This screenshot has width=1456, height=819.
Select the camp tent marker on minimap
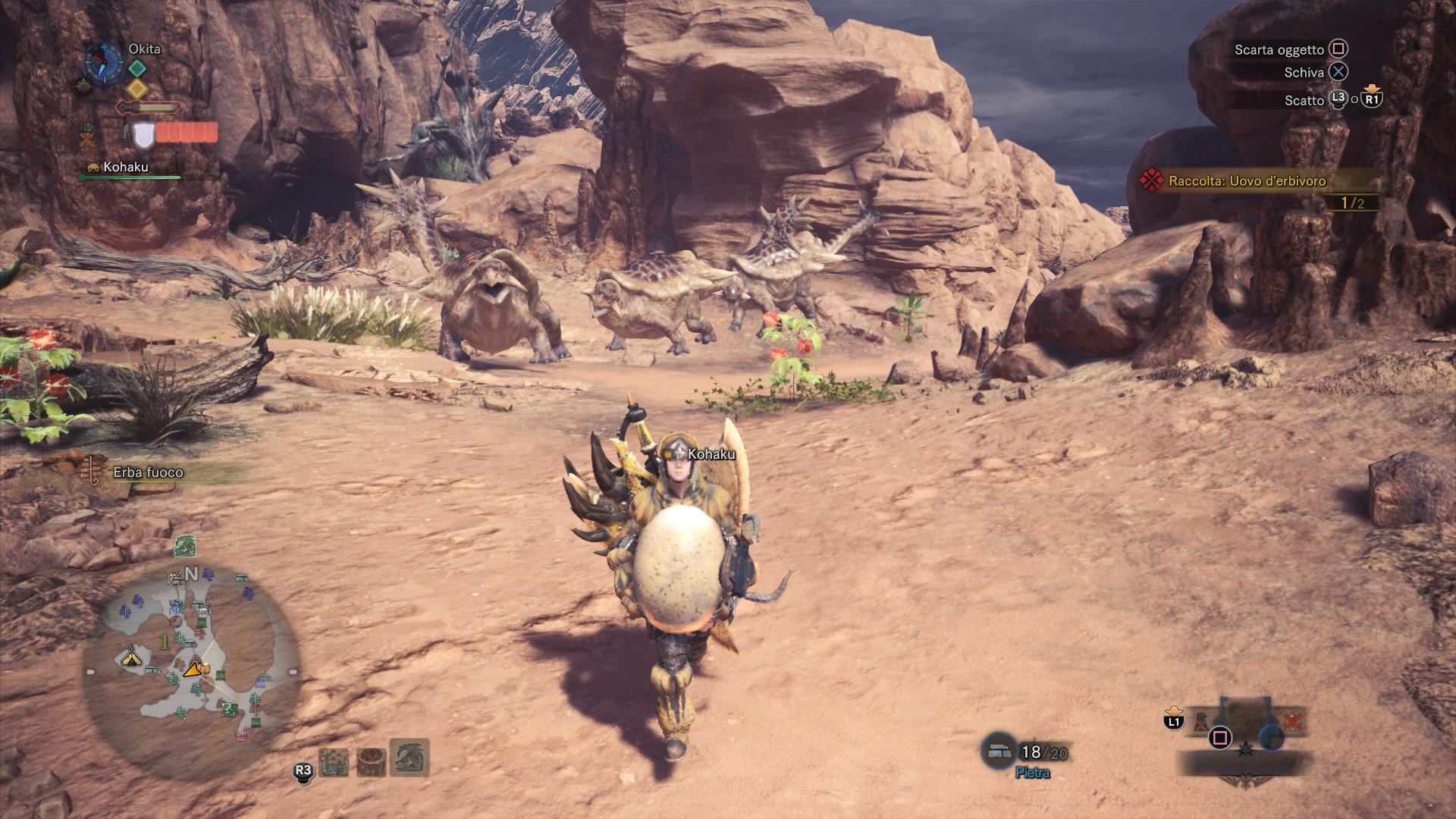tap(132, 656)
